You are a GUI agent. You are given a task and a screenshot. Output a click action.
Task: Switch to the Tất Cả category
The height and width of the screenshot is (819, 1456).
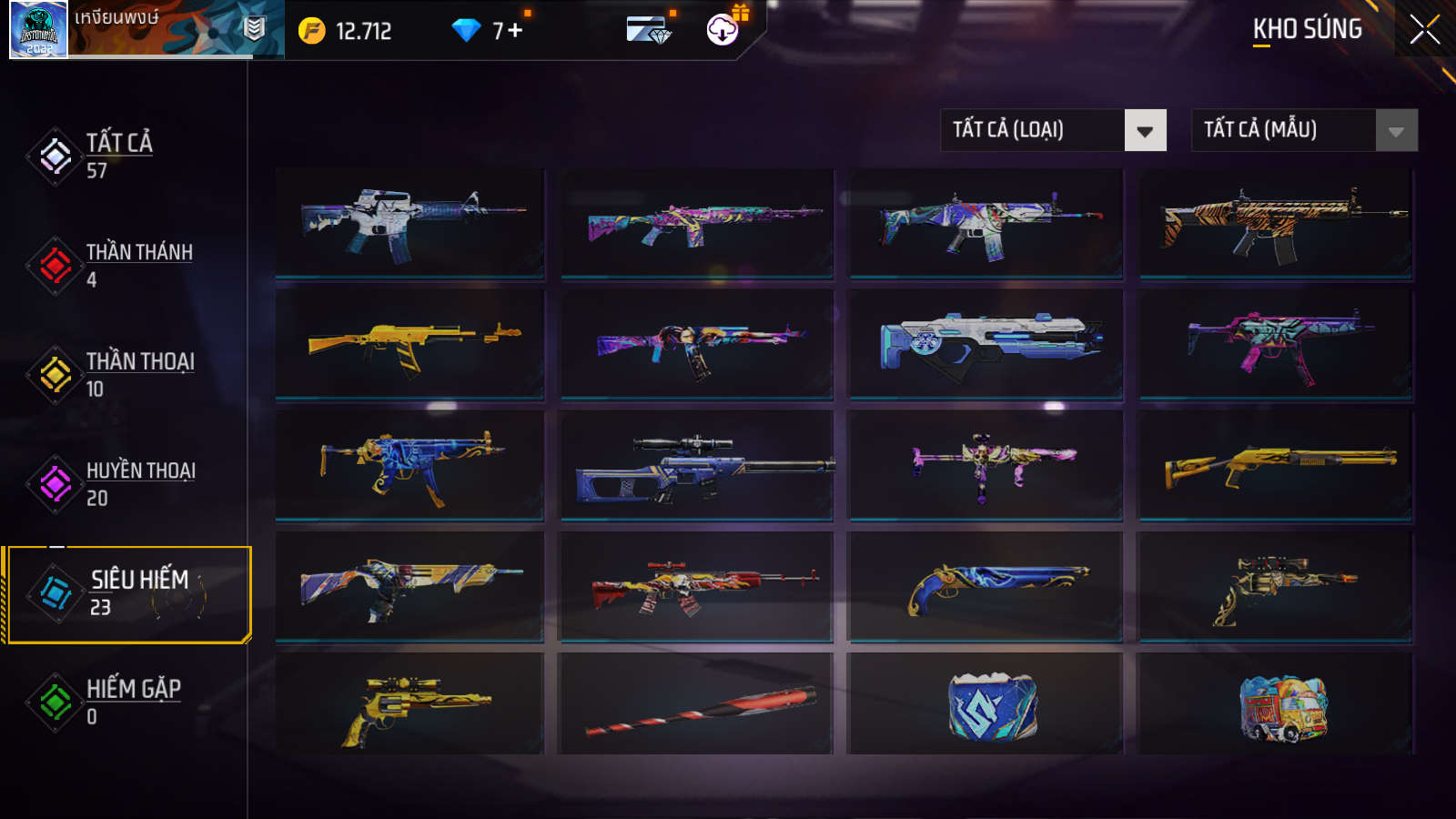118,156
